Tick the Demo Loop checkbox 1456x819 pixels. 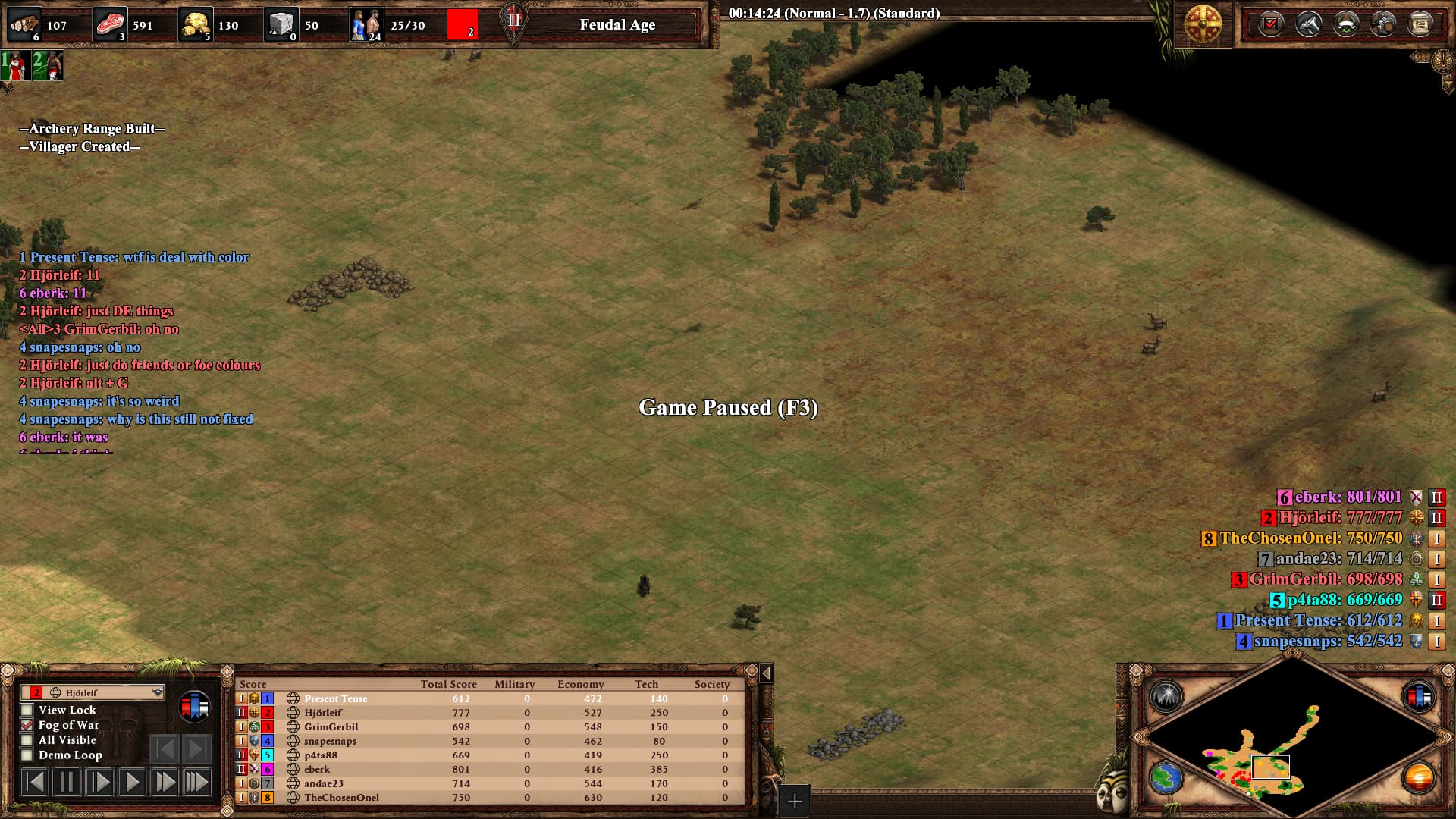(x=27, y=755)
